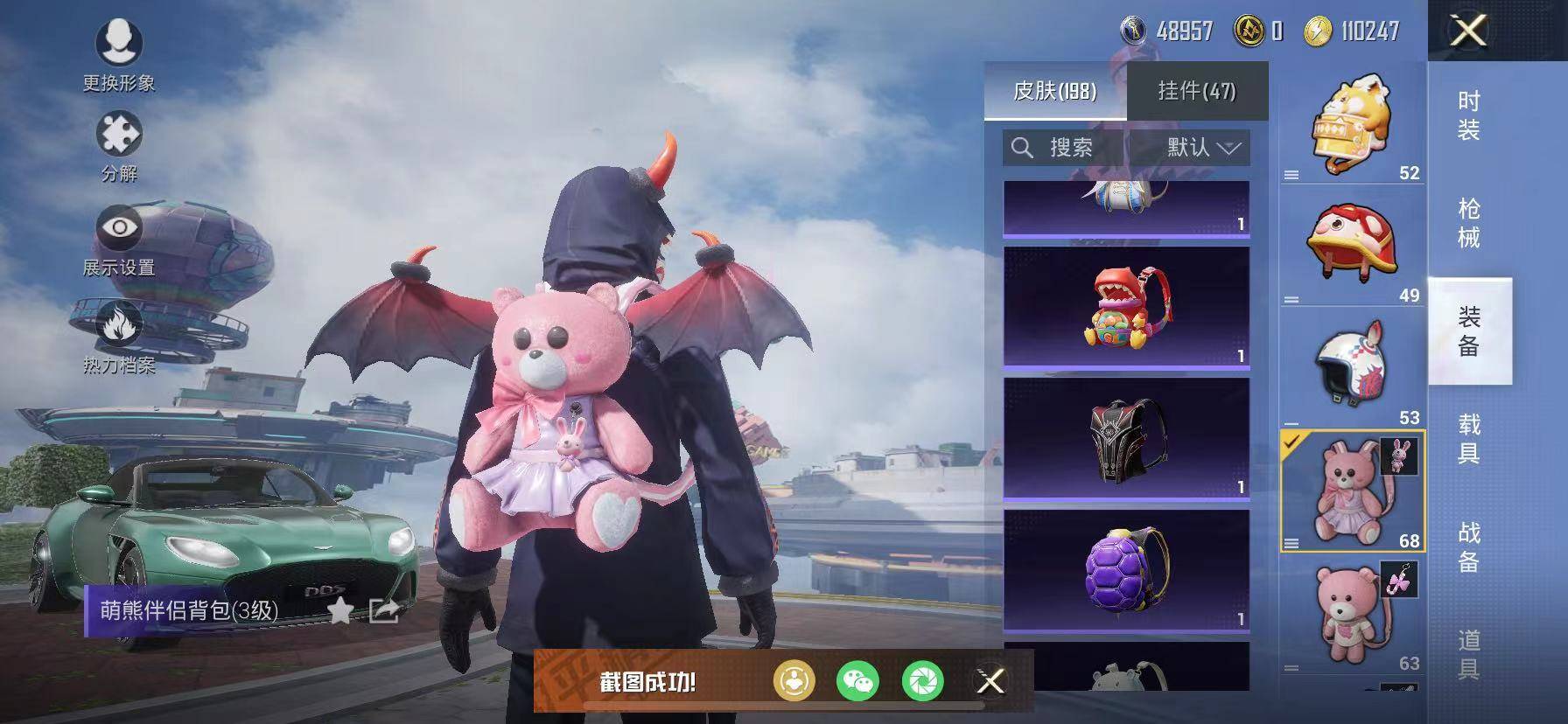
Task: Open the 时装 fashion category
Action: pos(1469,115)
